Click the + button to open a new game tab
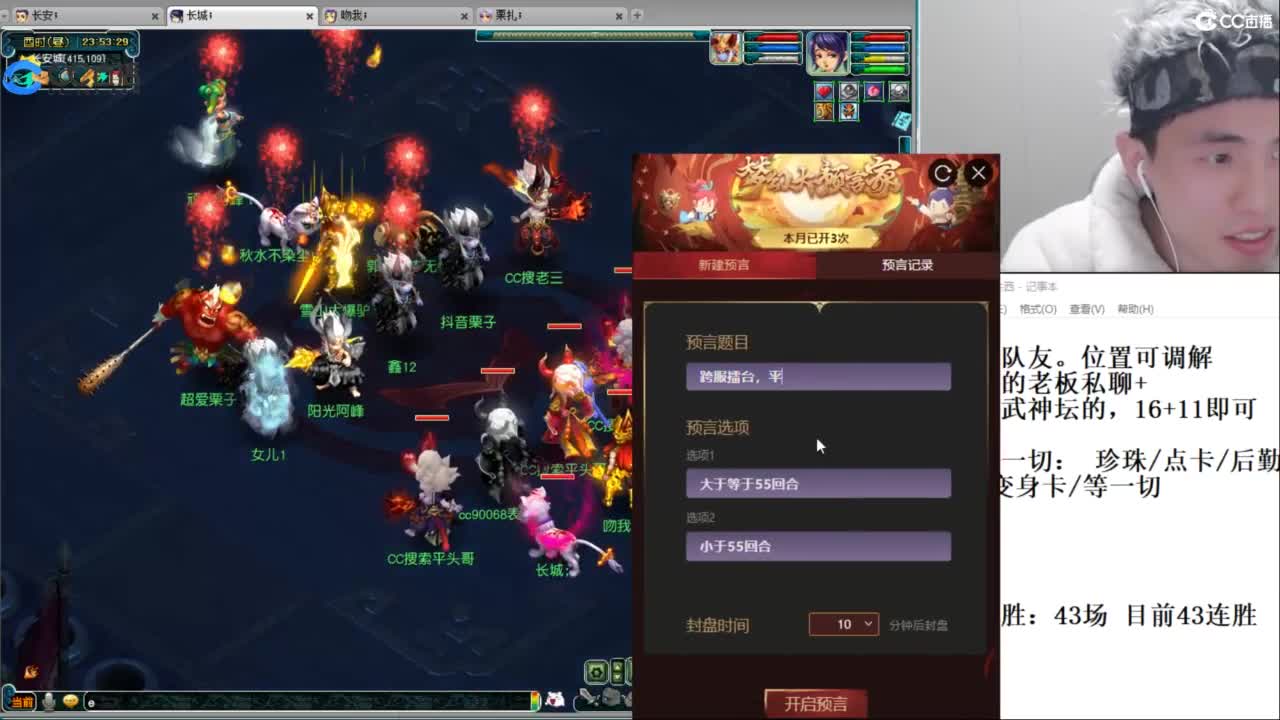This screenshot has width=1280, height=720. 637,15
